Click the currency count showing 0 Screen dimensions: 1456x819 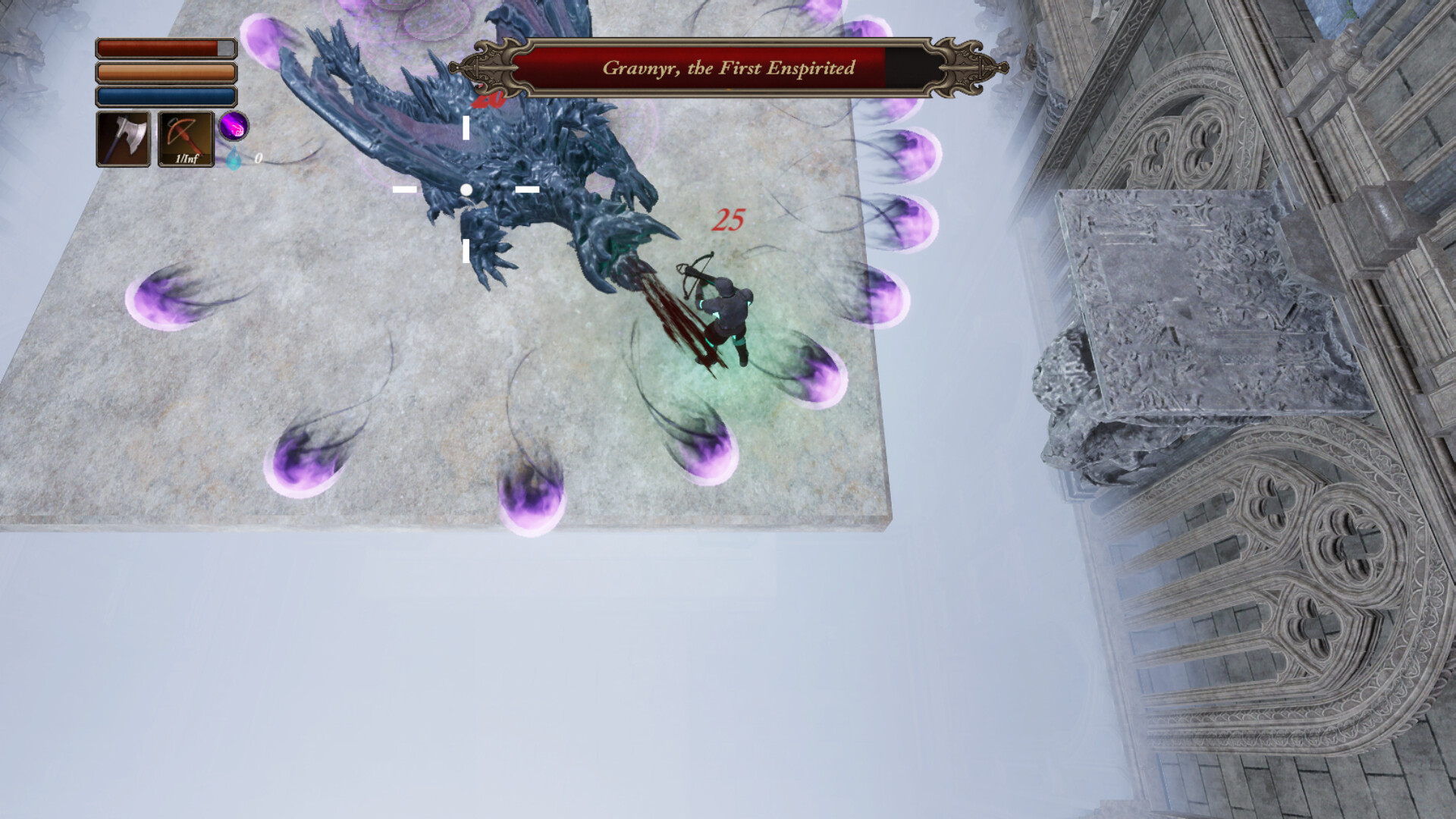click(x=258, y=159)
